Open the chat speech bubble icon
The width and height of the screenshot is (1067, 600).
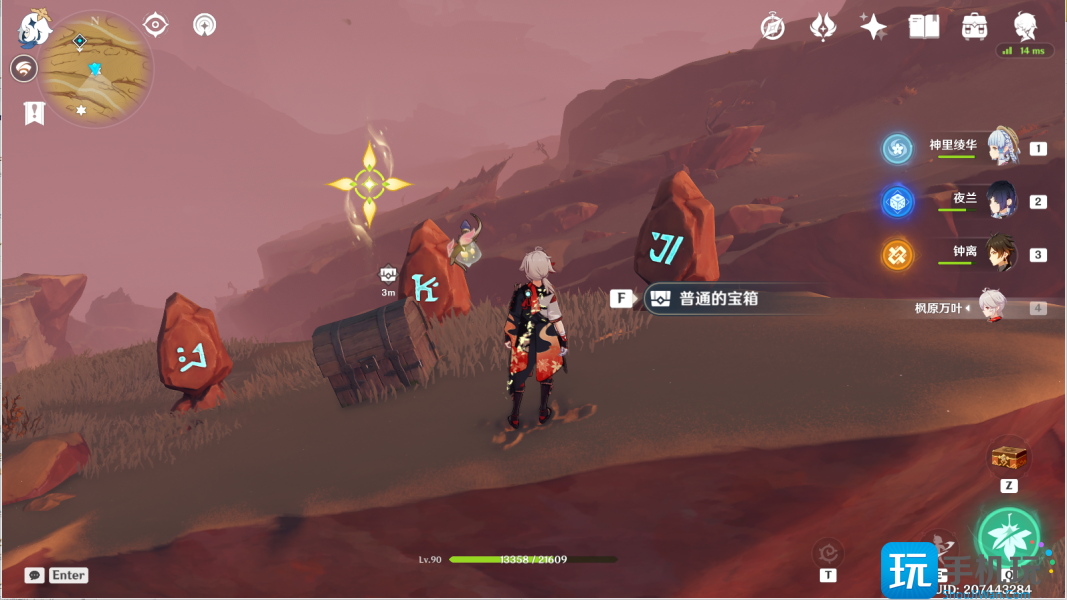35,575
